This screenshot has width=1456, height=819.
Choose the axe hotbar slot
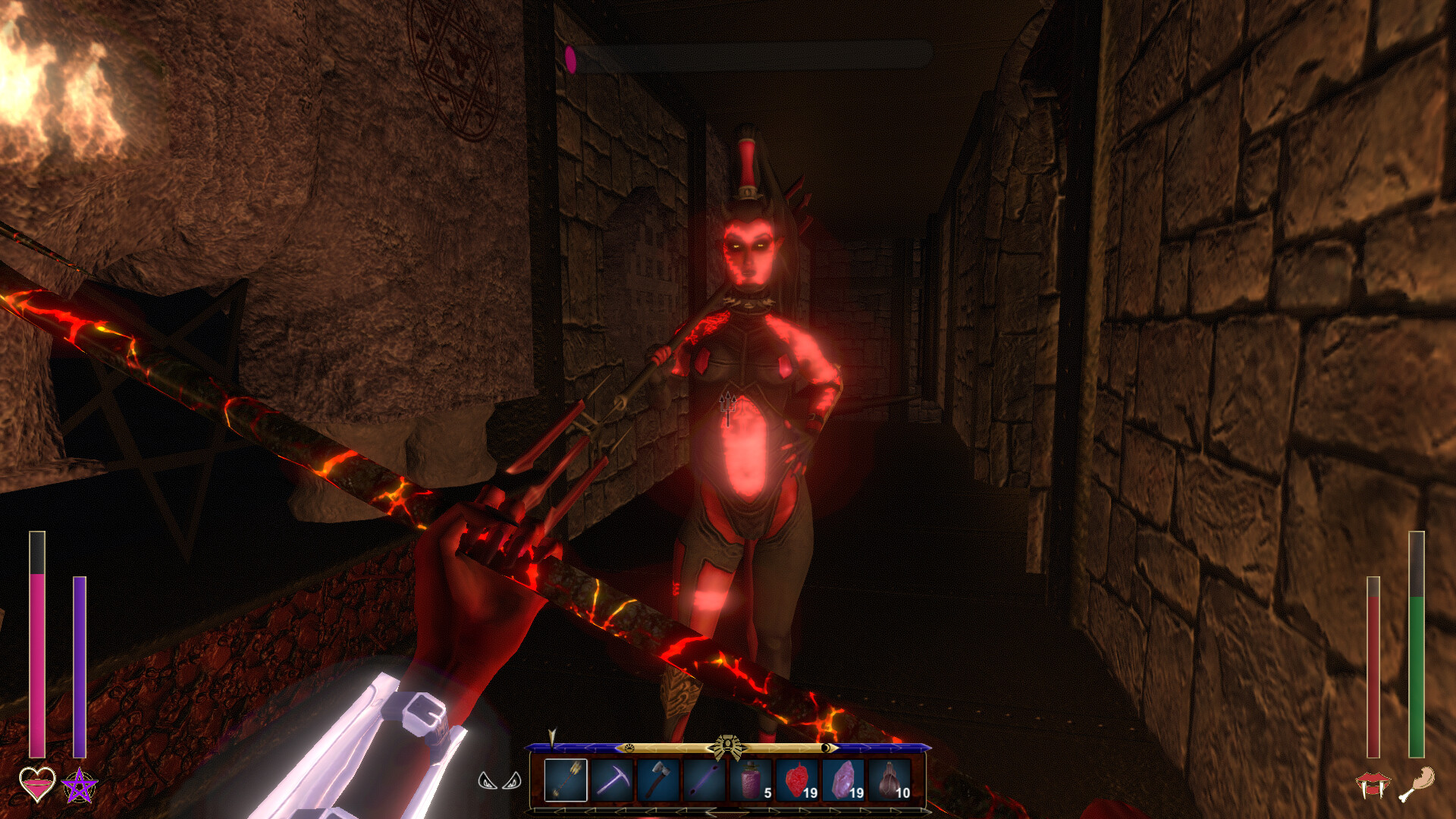tap(658, 779)
